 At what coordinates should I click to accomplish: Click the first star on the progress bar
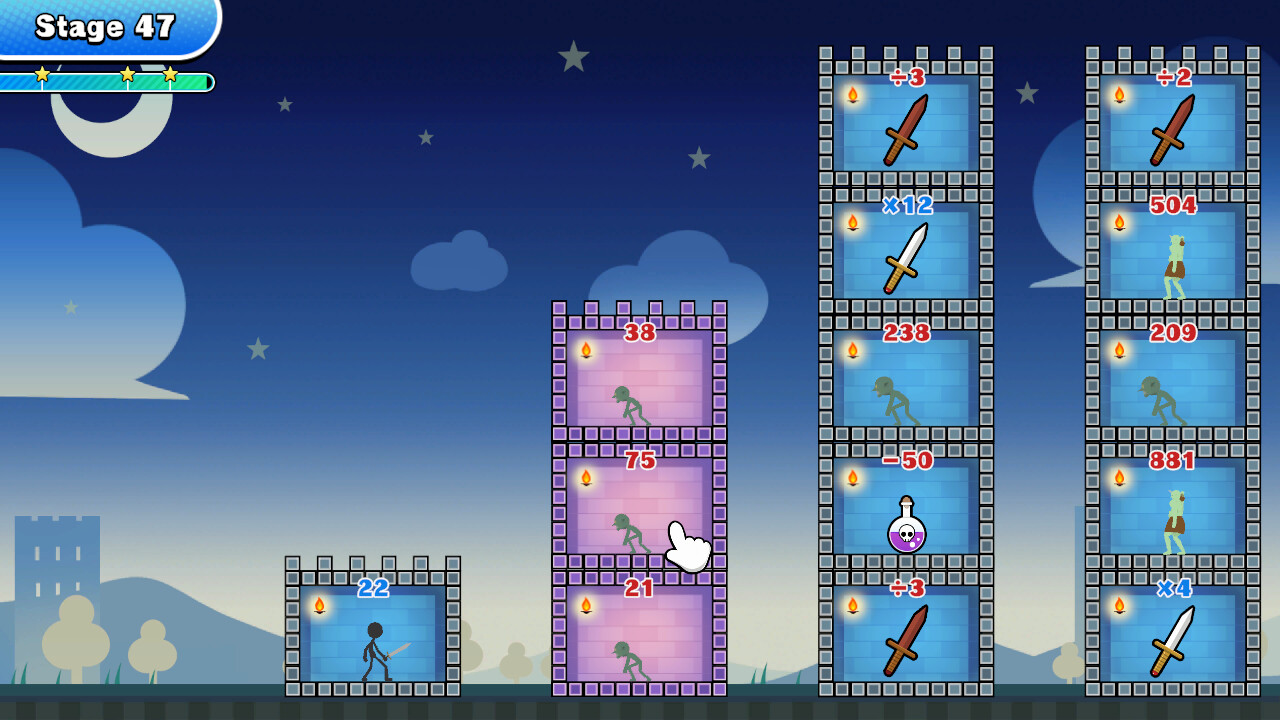pos(41,72)
